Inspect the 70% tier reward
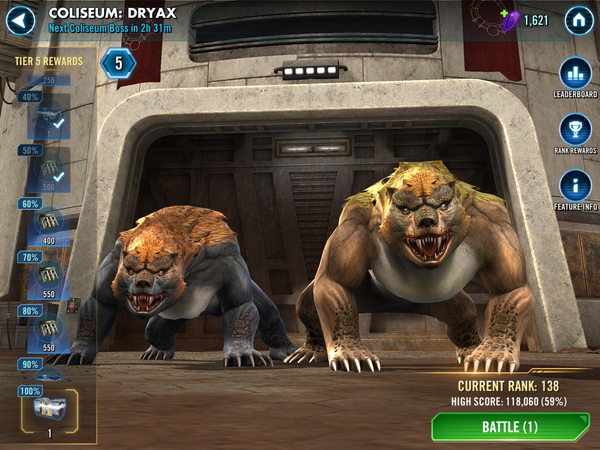This screenshot has height=450, width=600. (48, 275)
